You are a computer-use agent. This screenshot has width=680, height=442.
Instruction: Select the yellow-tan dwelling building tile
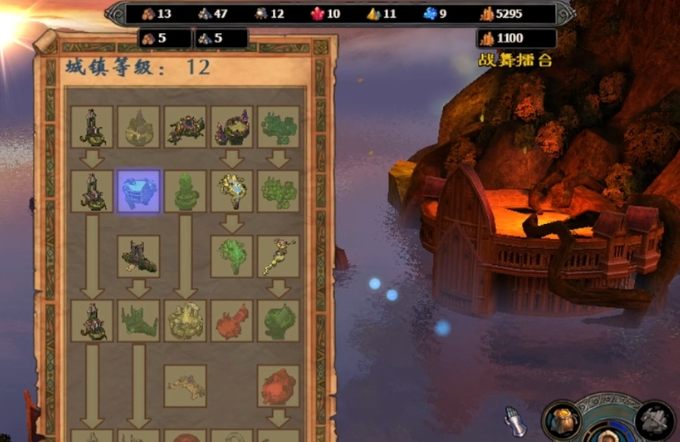pyautogui.click(x=185, y=320)
